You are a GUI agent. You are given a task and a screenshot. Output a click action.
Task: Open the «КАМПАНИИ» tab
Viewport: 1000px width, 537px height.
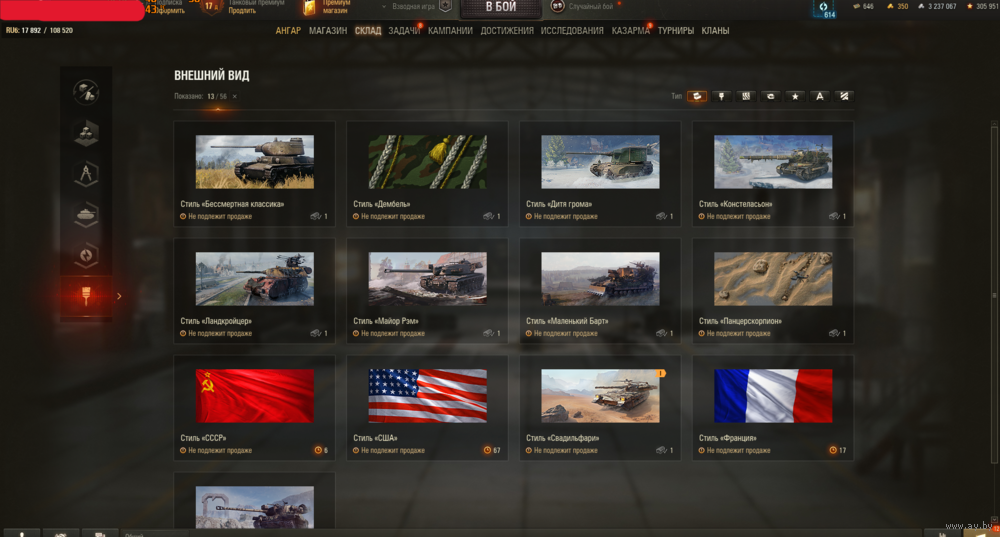click(450, 31)
